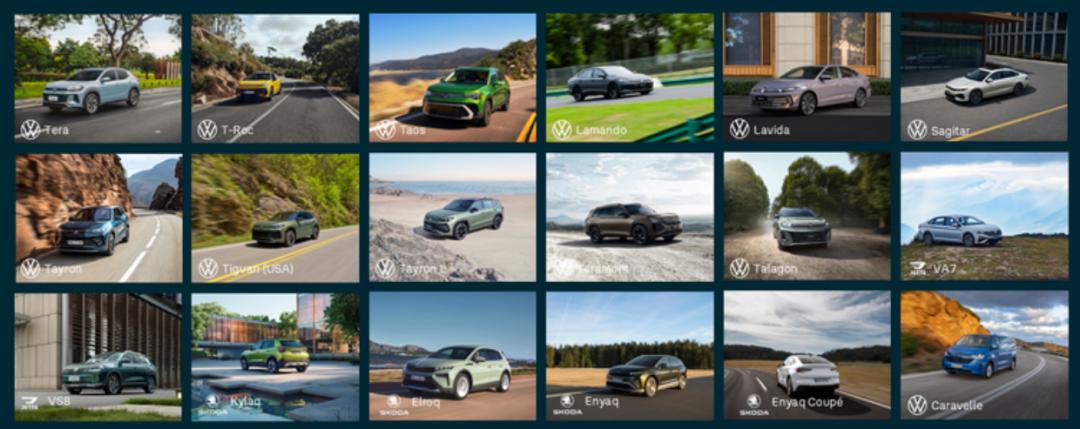Select the Tera car tile
The height and width of the screenshot is (429, 1080).
point(98,78)
